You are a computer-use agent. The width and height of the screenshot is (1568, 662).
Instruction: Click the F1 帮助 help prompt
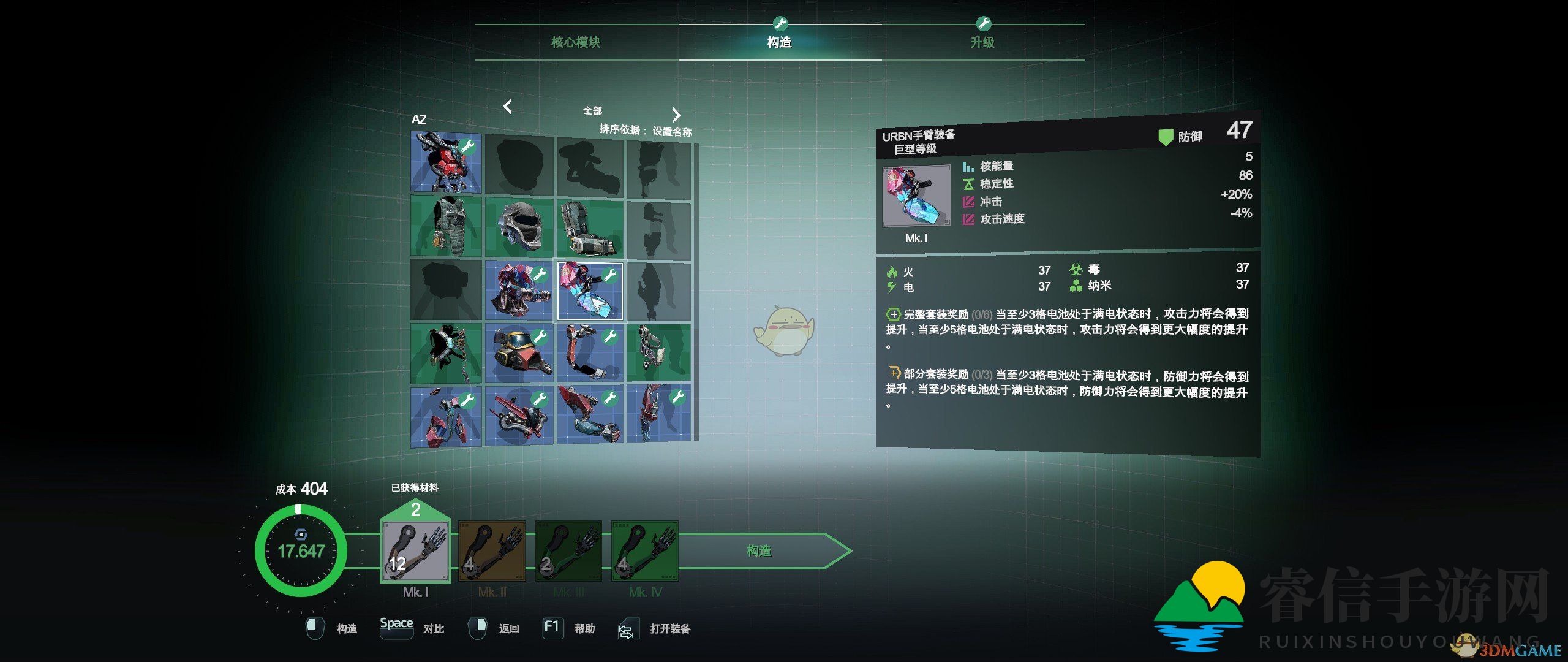click(553, 628)
